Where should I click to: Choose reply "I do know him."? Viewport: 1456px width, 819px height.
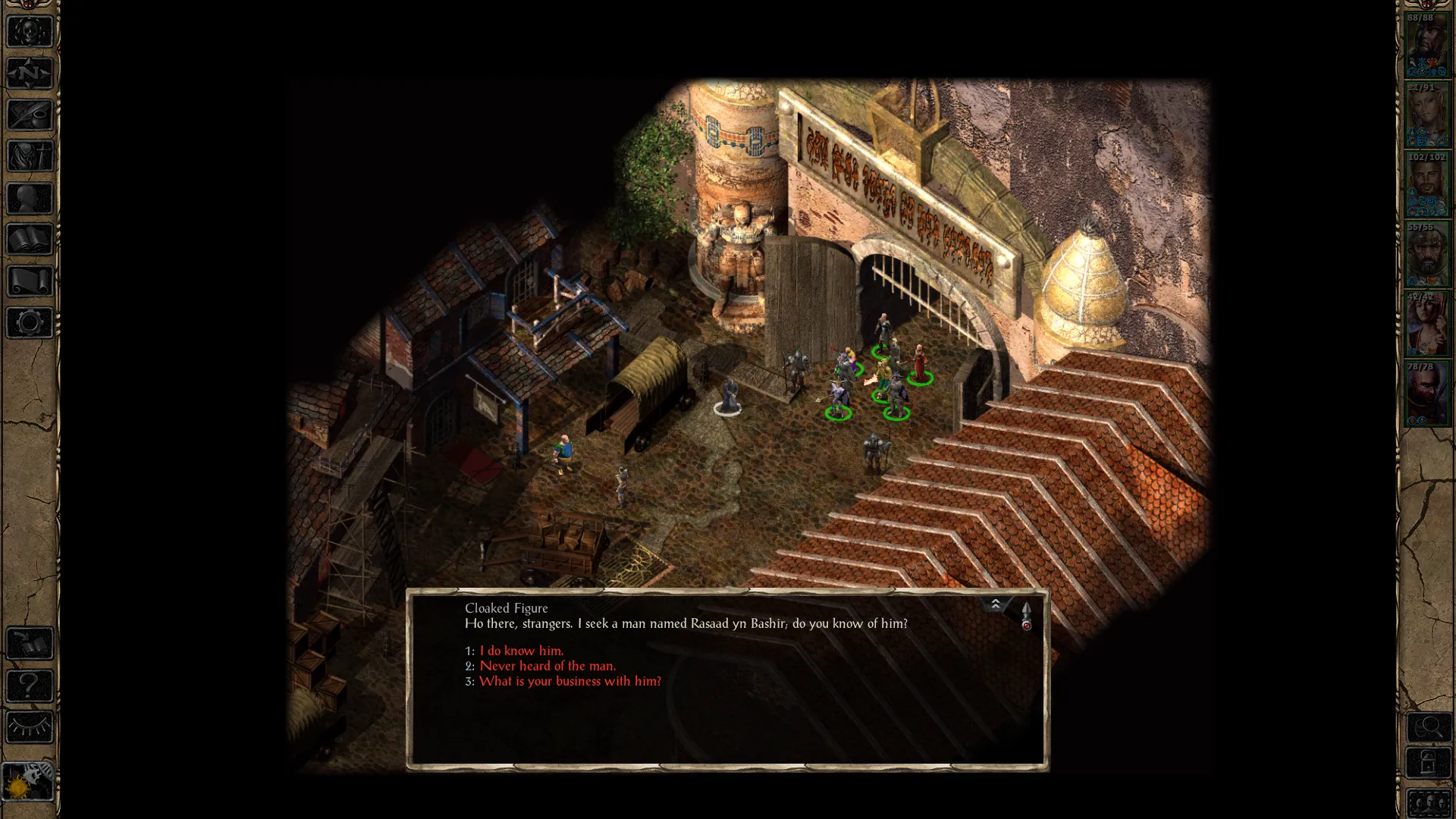(521, 651)
